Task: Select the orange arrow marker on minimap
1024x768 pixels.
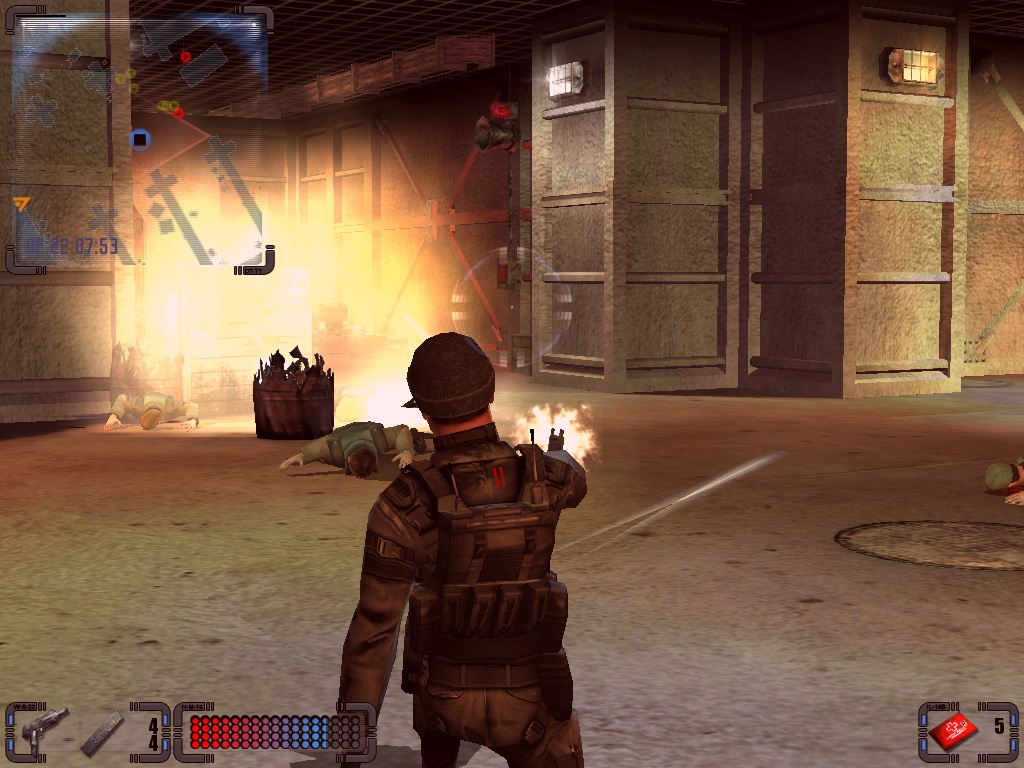Action: tap(21, 204)
